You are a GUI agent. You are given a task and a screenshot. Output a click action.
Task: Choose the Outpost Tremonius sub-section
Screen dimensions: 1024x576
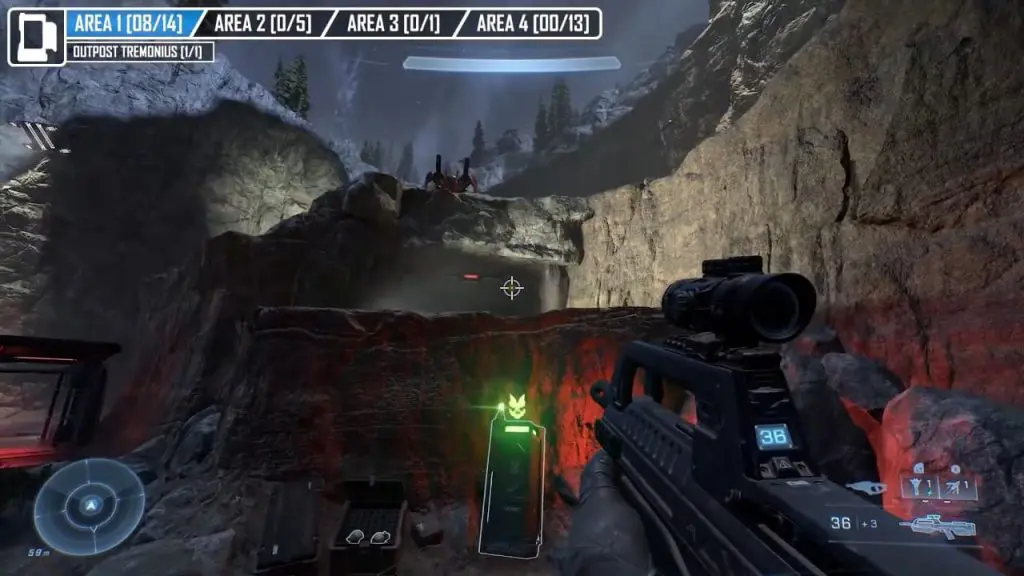(140, 51)
